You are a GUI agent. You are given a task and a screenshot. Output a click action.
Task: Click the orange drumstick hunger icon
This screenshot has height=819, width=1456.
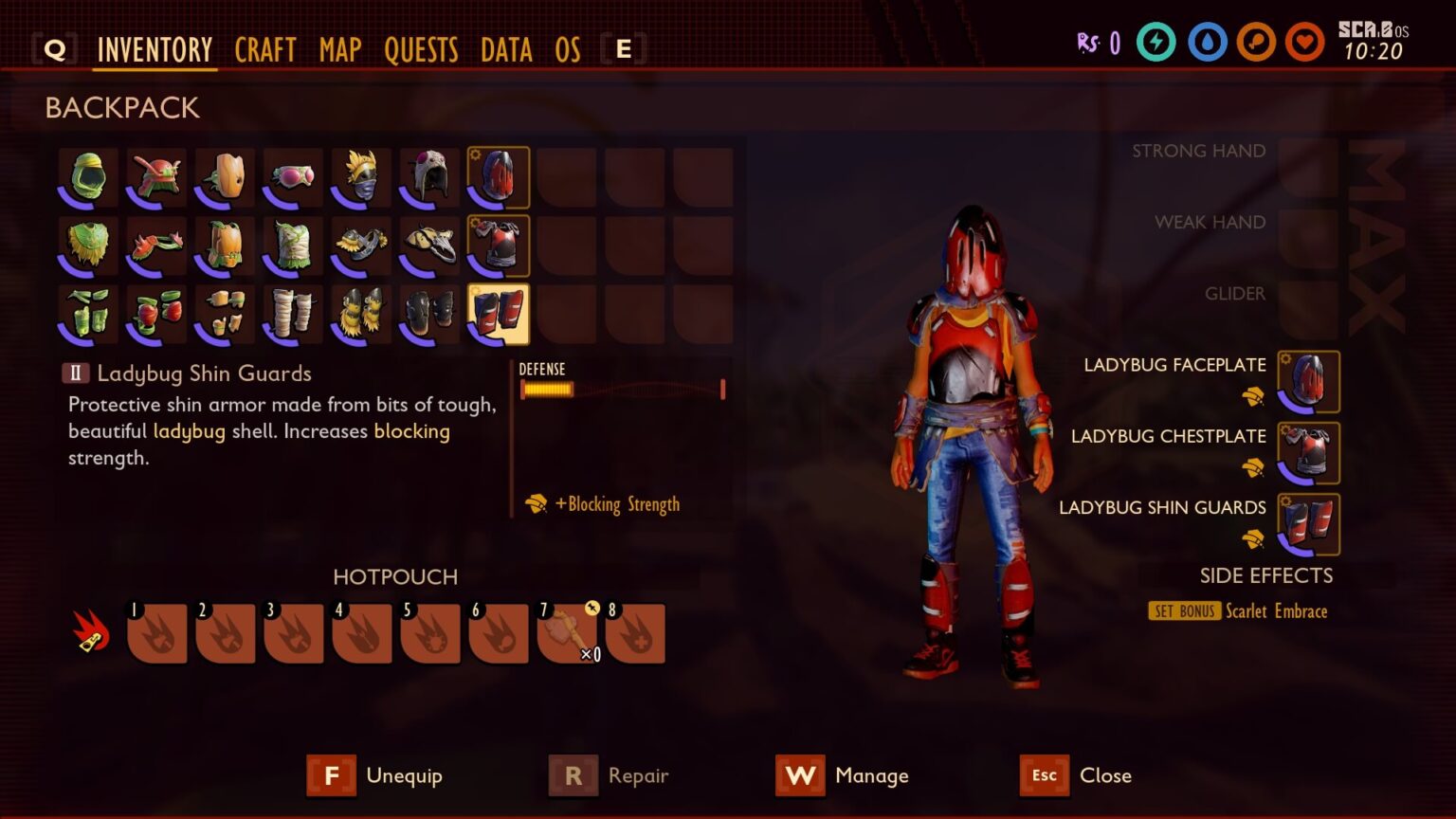coord(1255,43)
